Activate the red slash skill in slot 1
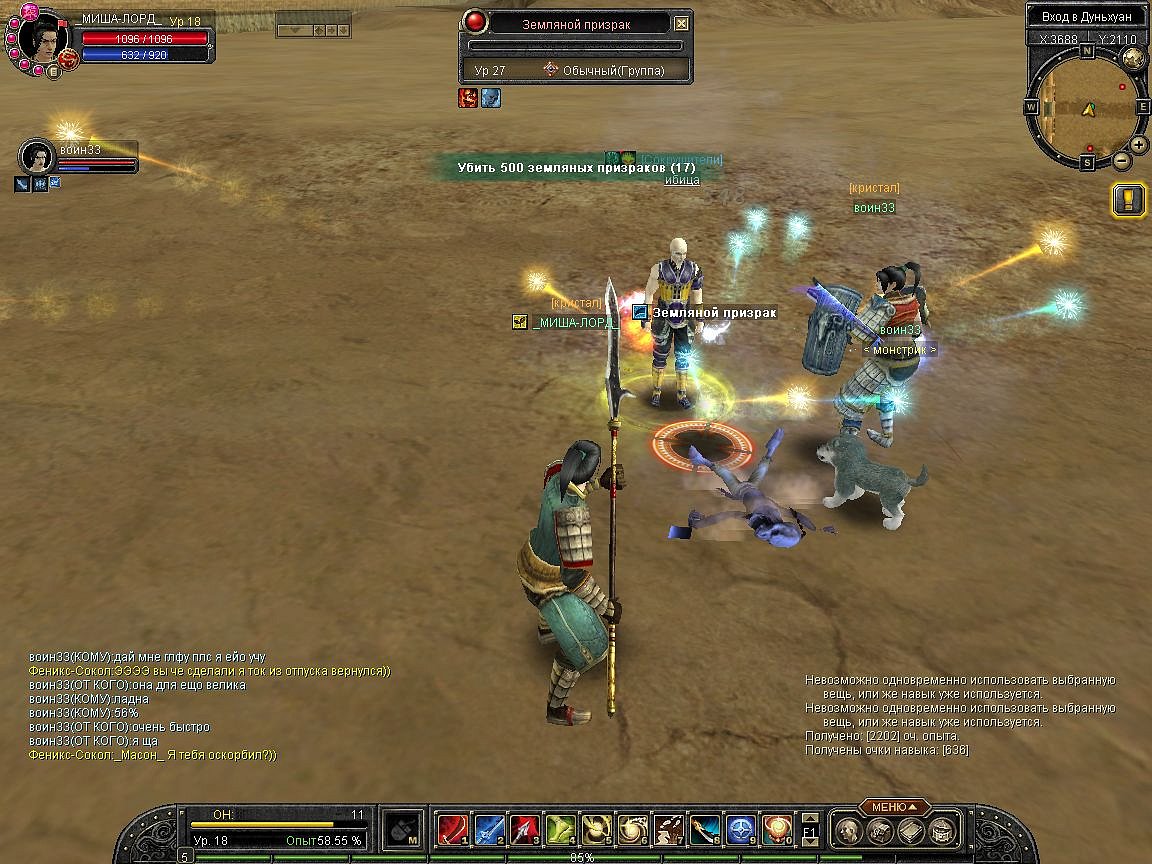This screenshot has height=864, width=1152. point(453,829)
